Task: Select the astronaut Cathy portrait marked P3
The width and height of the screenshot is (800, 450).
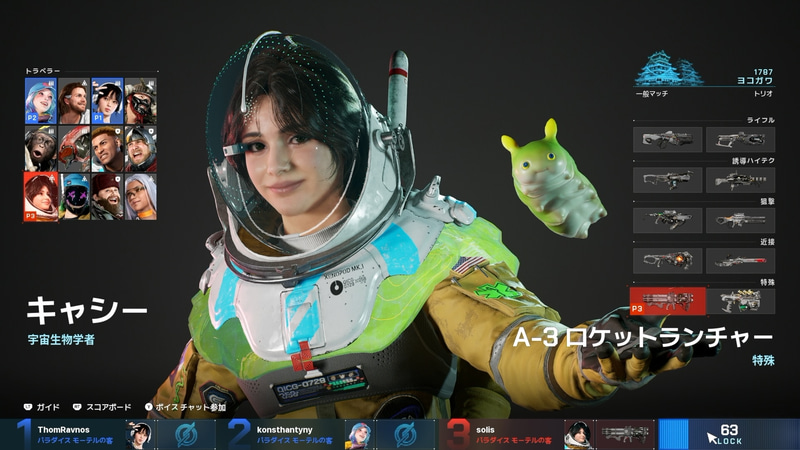Action: pyautogui.click(x=40, y=196)
